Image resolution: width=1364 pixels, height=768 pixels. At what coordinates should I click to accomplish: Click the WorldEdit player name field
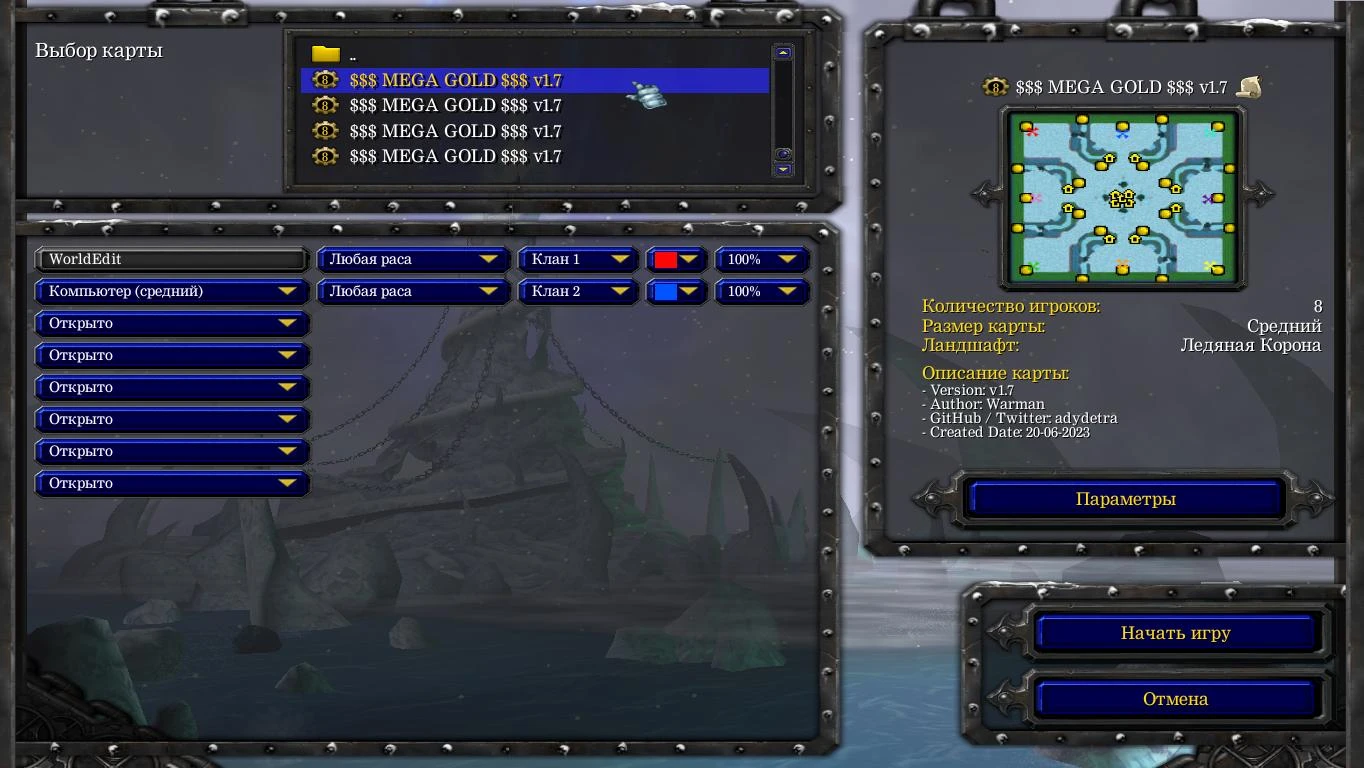(x=171, y=259)
